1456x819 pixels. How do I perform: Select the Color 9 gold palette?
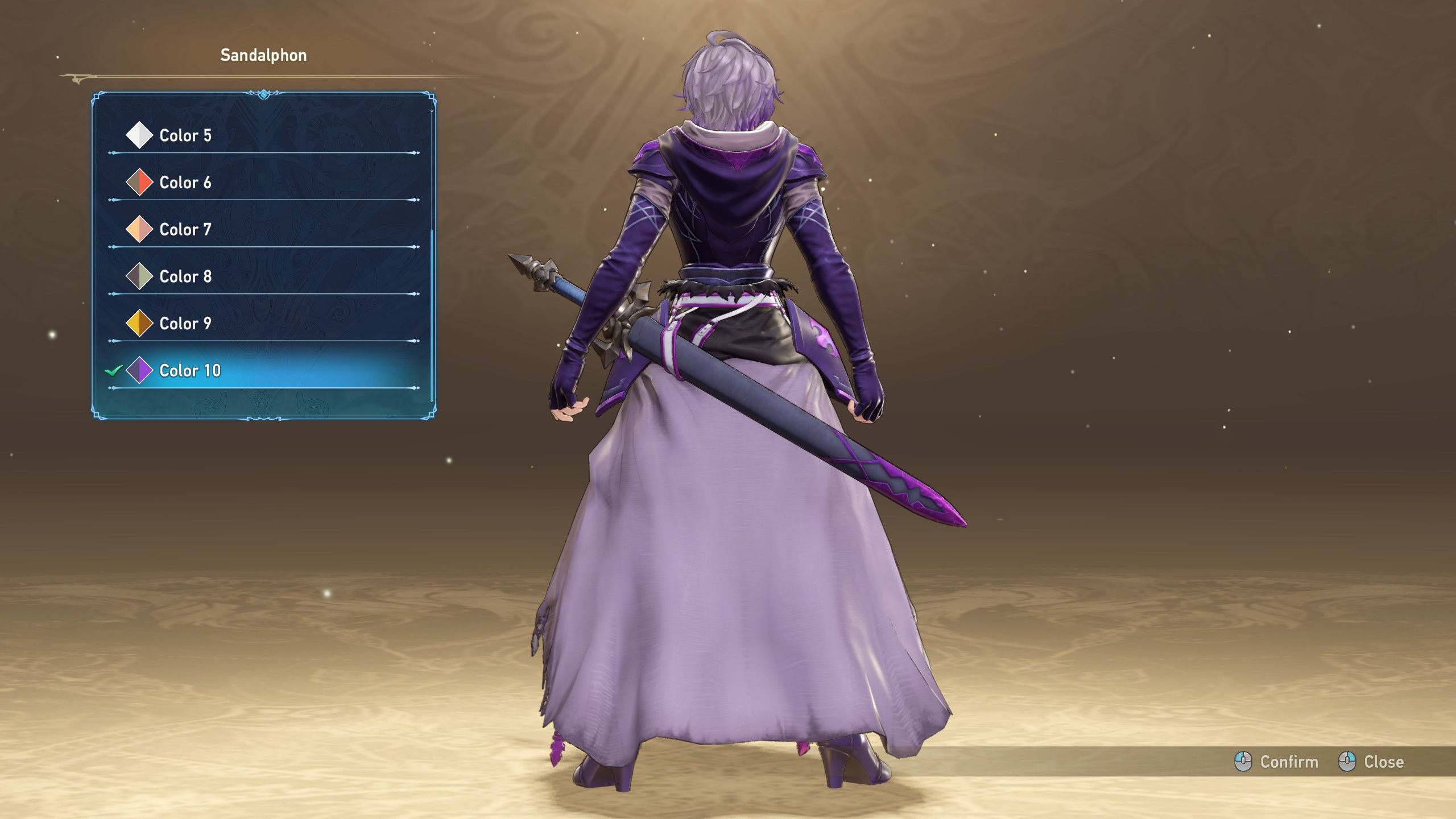point(185,324)
